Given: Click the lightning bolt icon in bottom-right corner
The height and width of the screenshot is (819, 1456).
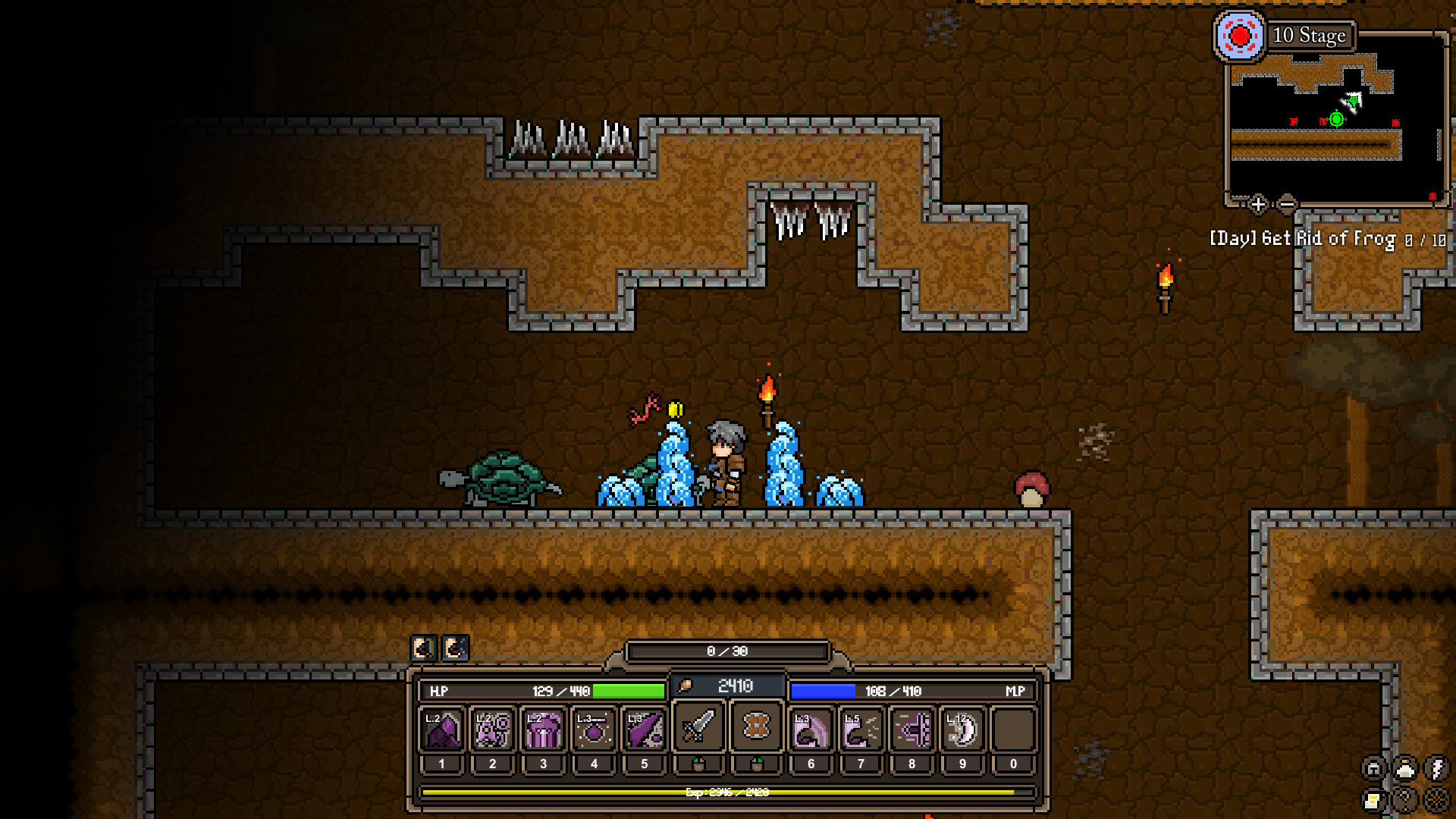Looking at the screenshot, I should 1437,768.
